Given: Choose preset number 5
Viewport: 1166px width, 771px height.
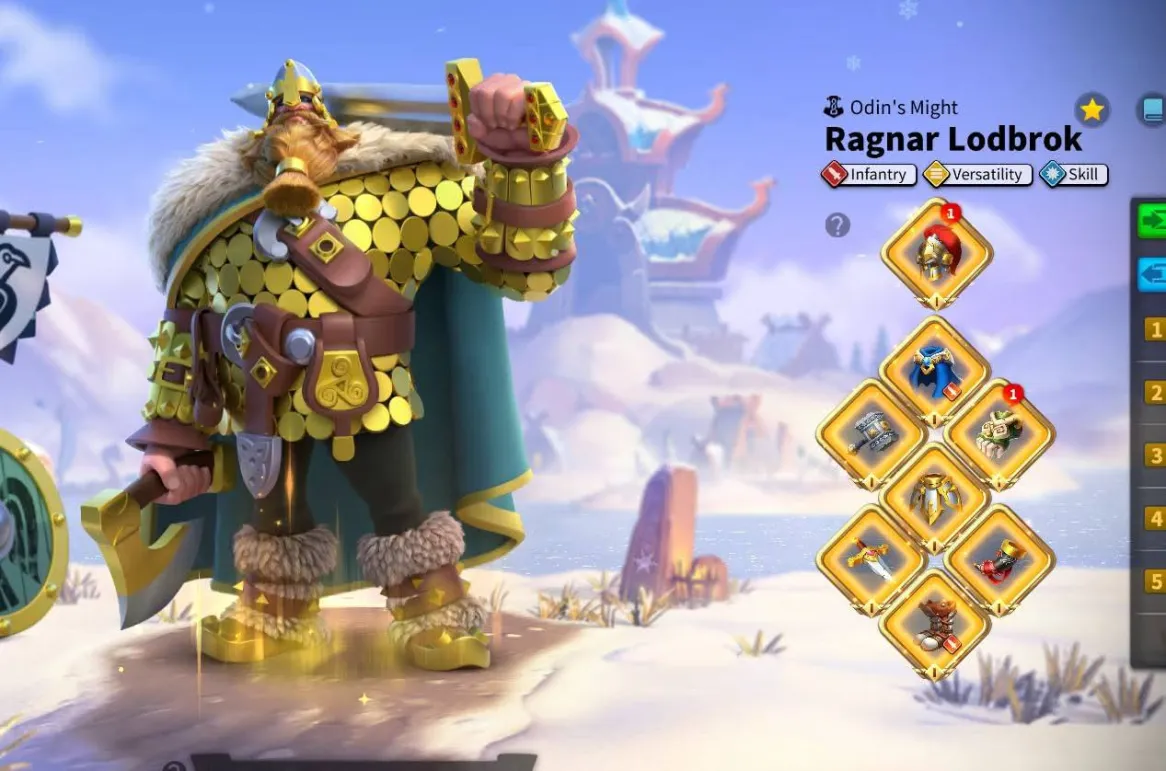Looking at the screenshot, I should 1155,582.
